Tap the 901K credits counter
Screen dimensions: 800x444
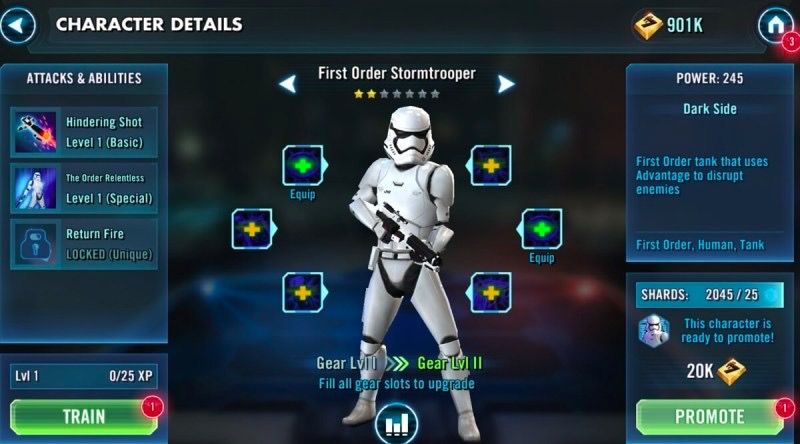click(x=671, y=26)
